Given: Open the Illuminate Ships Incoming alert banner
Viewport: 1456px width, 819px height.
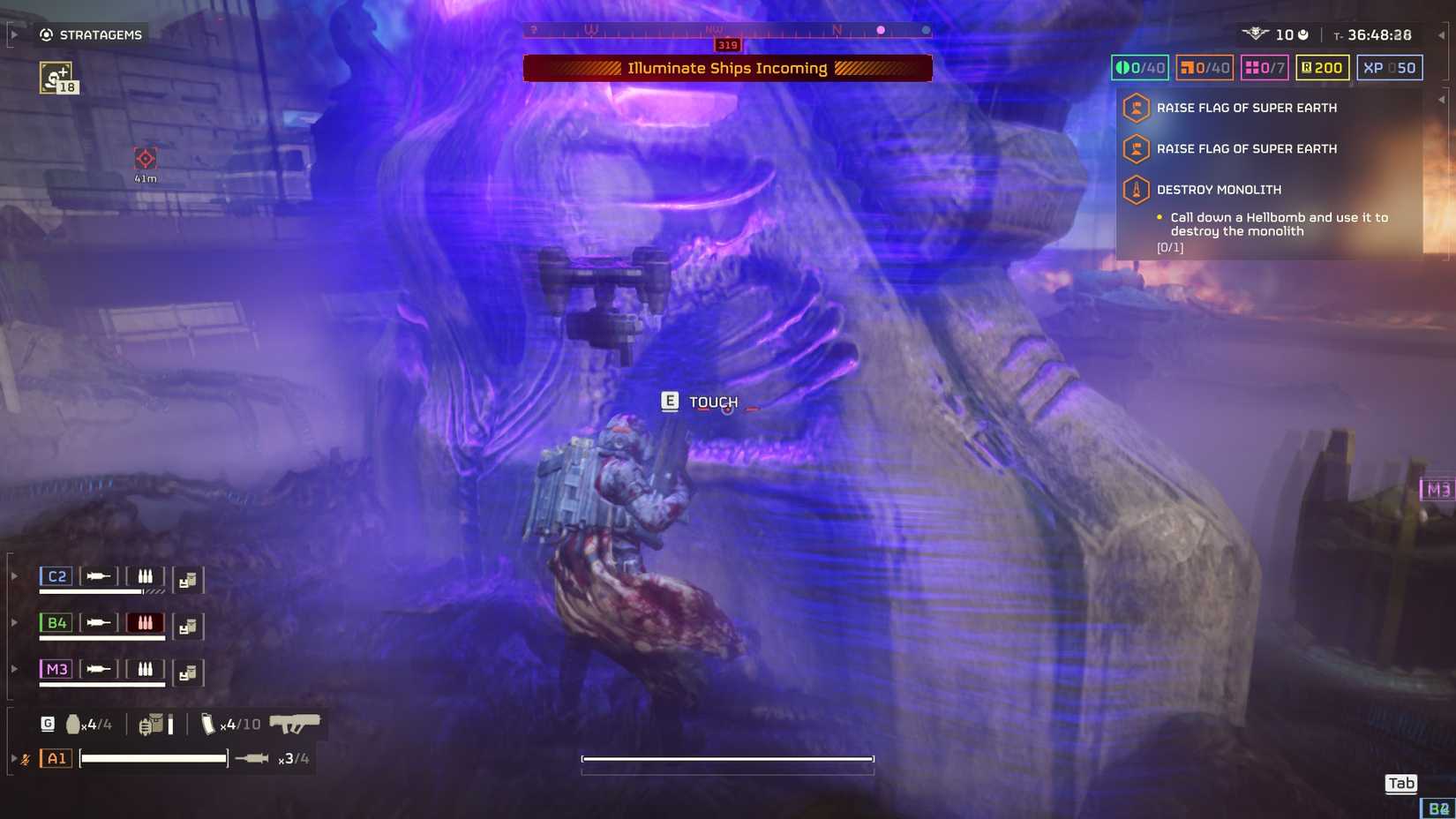Looking at the screenshot, I should [727, 68].
